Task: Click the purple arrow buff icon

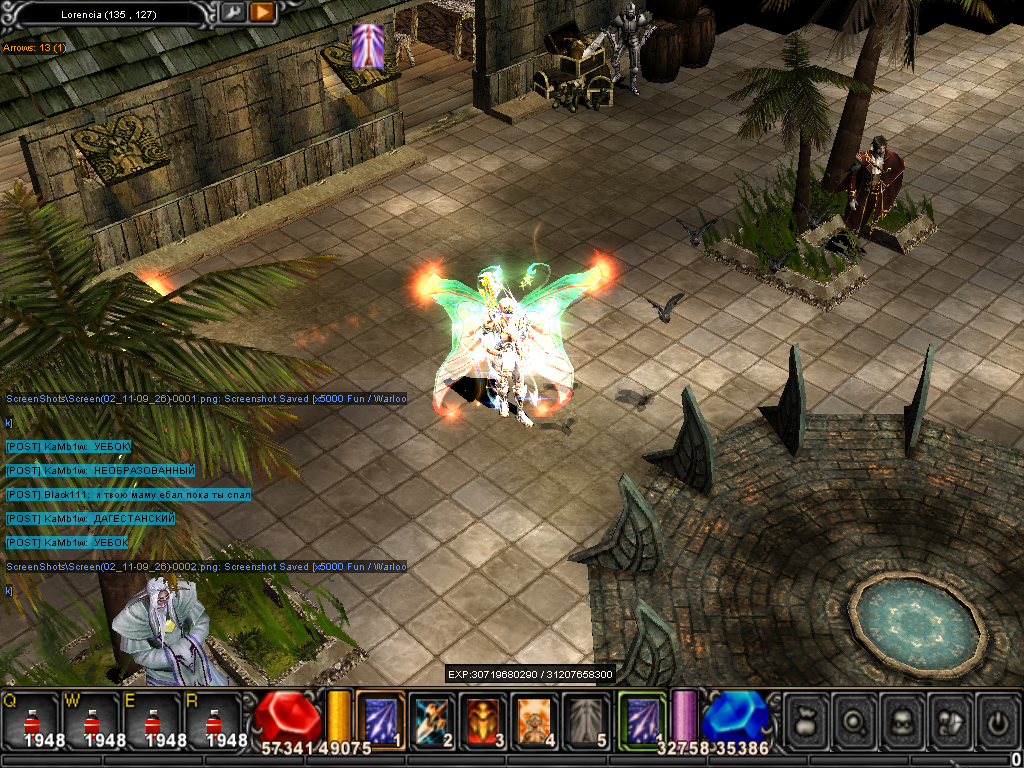Action: click(367, 47)
